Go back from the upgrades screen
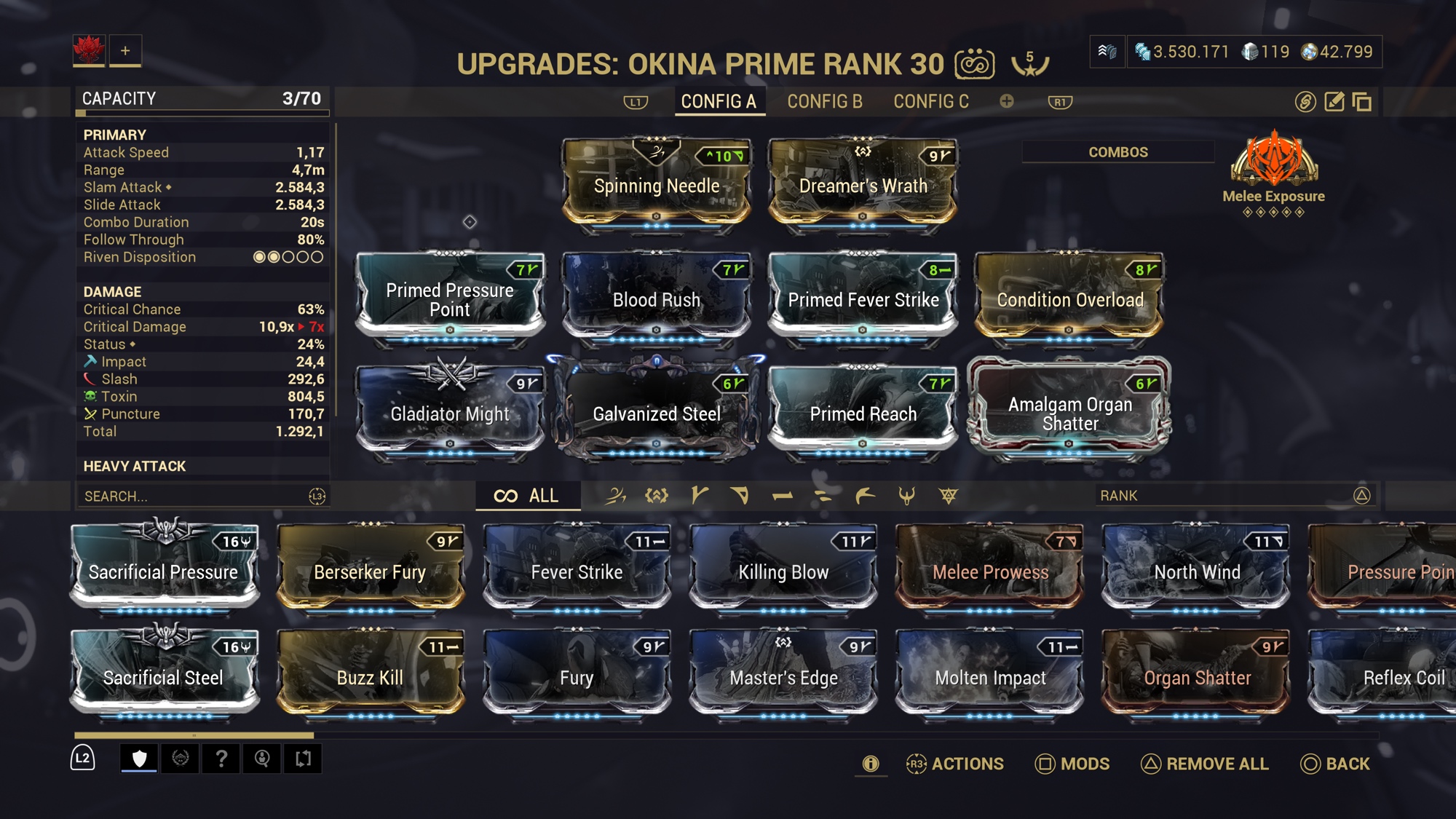The width and height of the screenshot is (1456, 819). (1335, 764)
